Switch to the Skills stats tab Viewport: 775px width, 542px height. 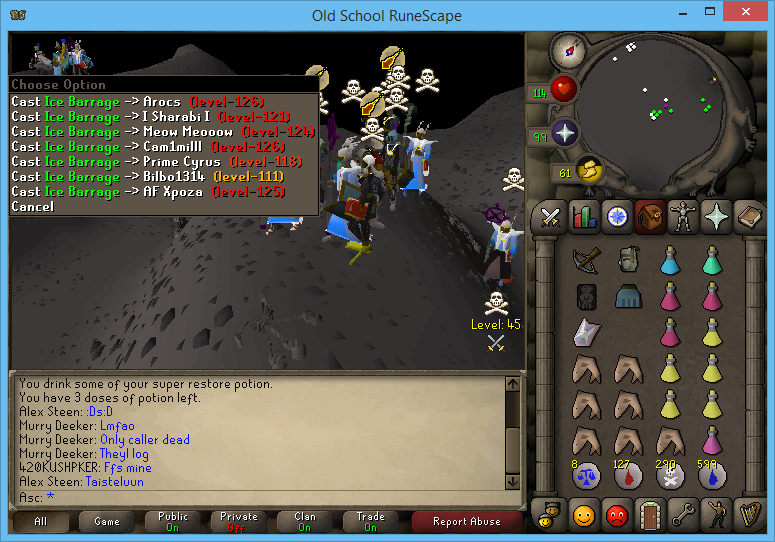(582, 216)
